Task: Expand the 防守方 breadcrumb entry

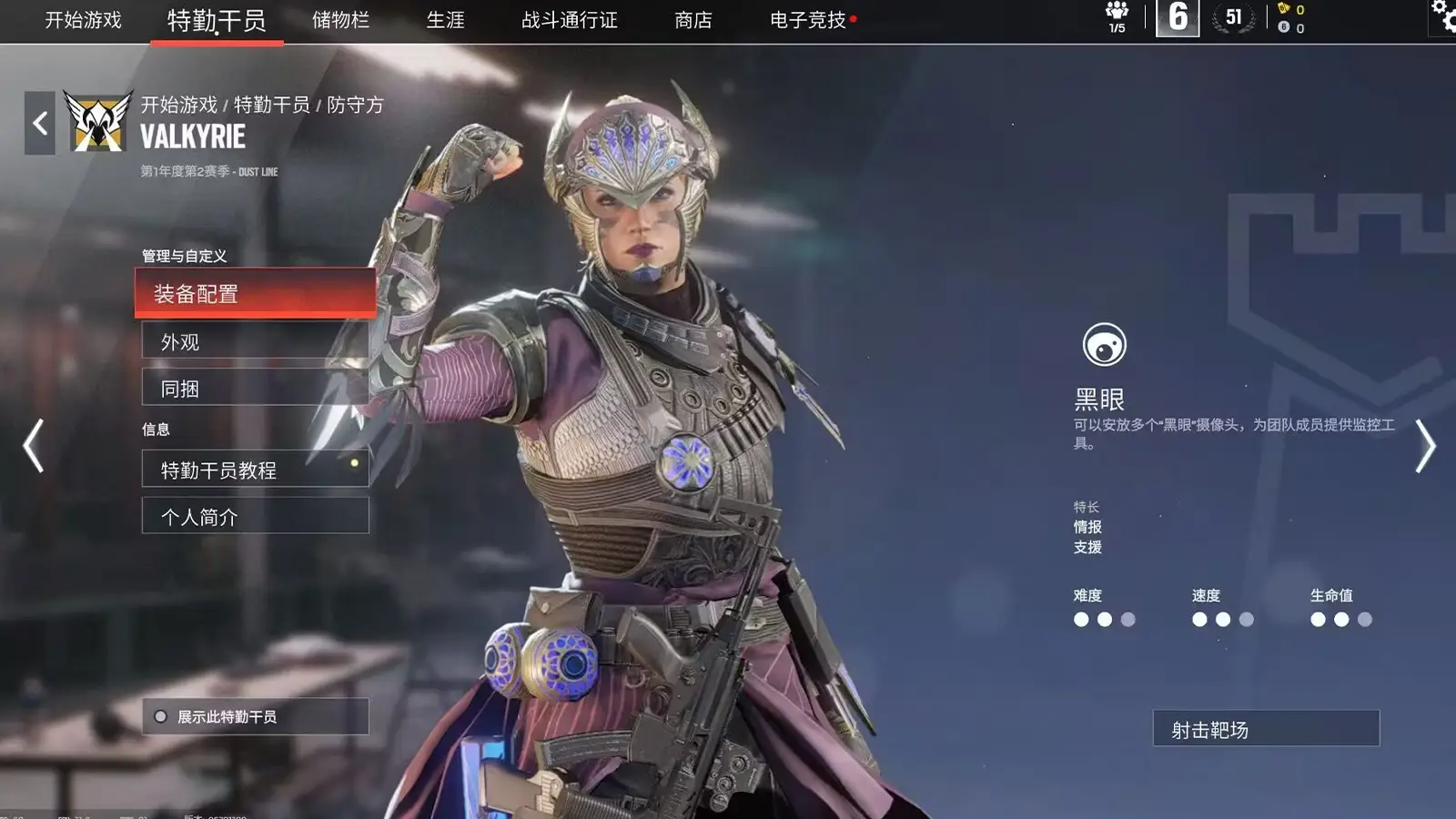Action: pyautogui.click(x=354, y=104)
